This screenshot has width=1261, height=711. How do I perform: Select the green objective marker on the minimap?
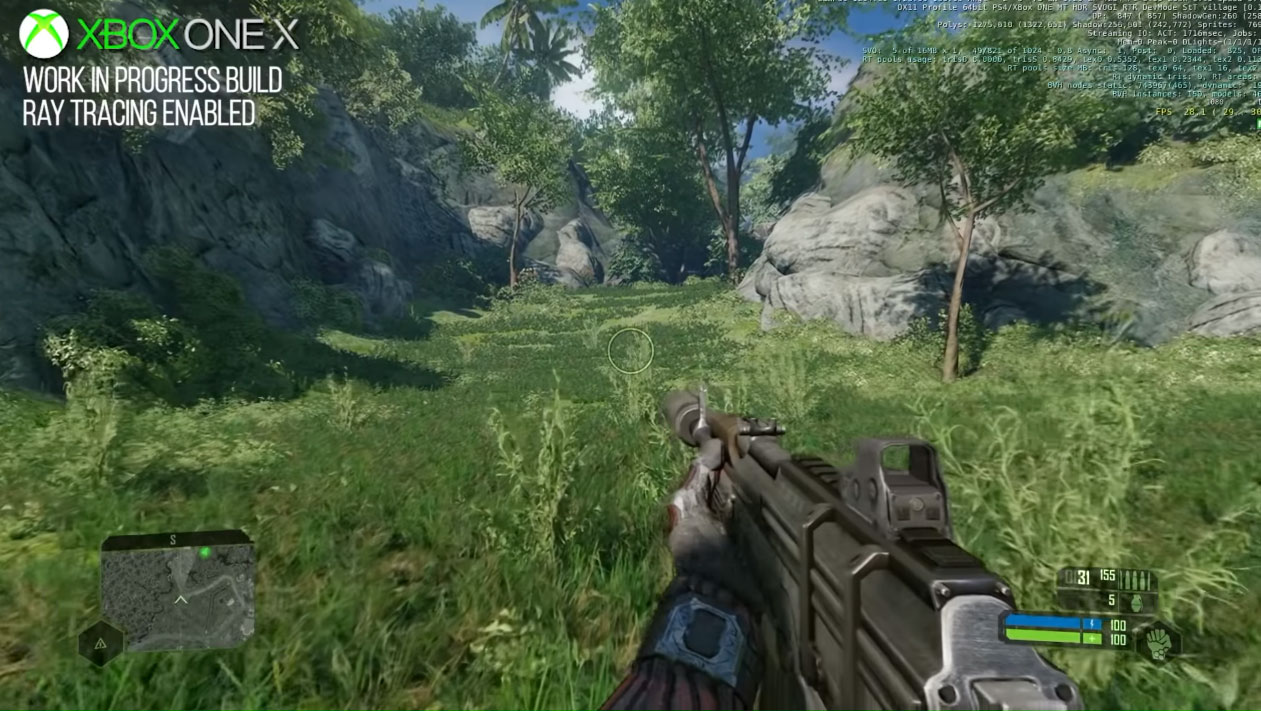point(205,553)
